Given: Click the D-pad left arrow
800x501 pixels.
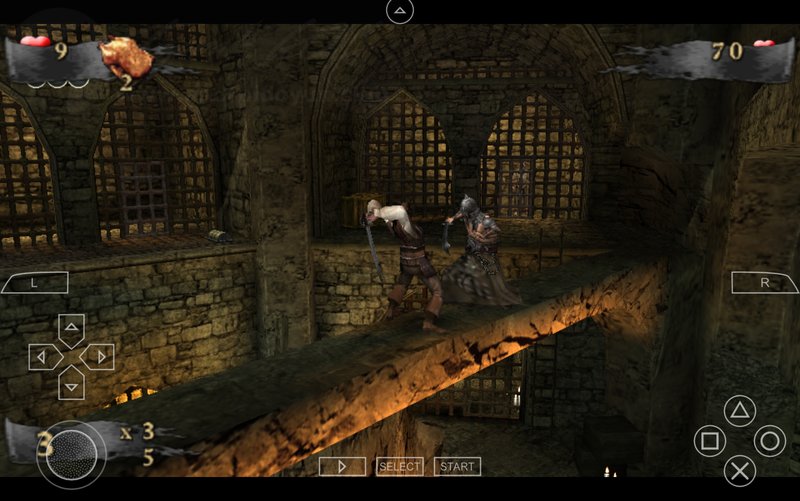Looking at the screenshot, I should (x=44, y=356).
